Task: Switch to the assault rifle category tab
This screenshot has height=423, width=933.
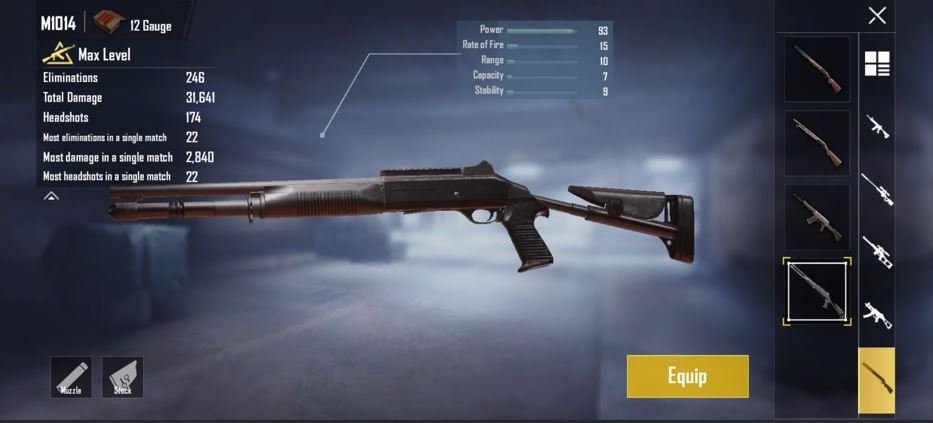Action: tap(877, 127)
